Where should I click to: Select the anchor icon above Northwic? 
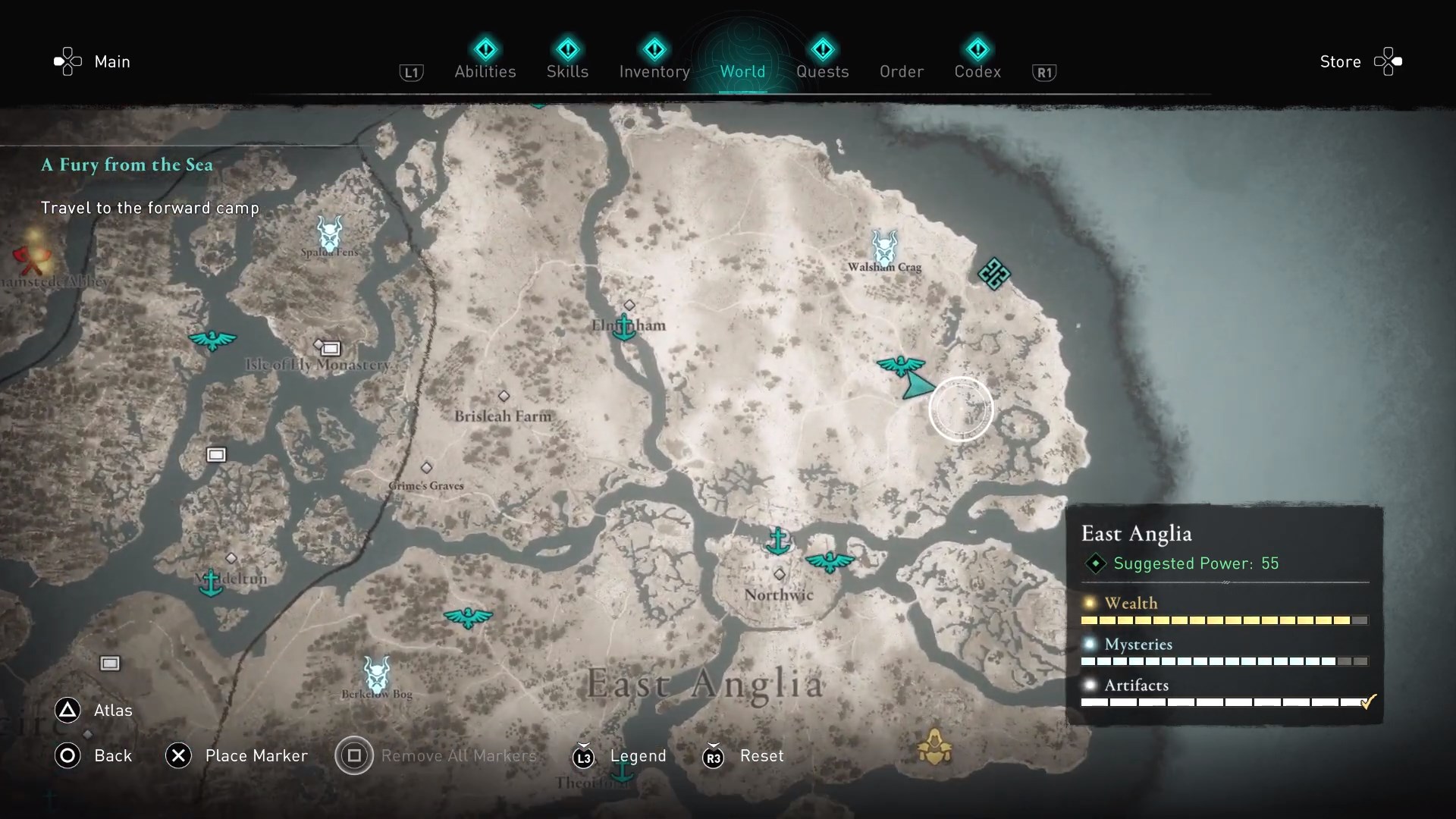point(777,541)
